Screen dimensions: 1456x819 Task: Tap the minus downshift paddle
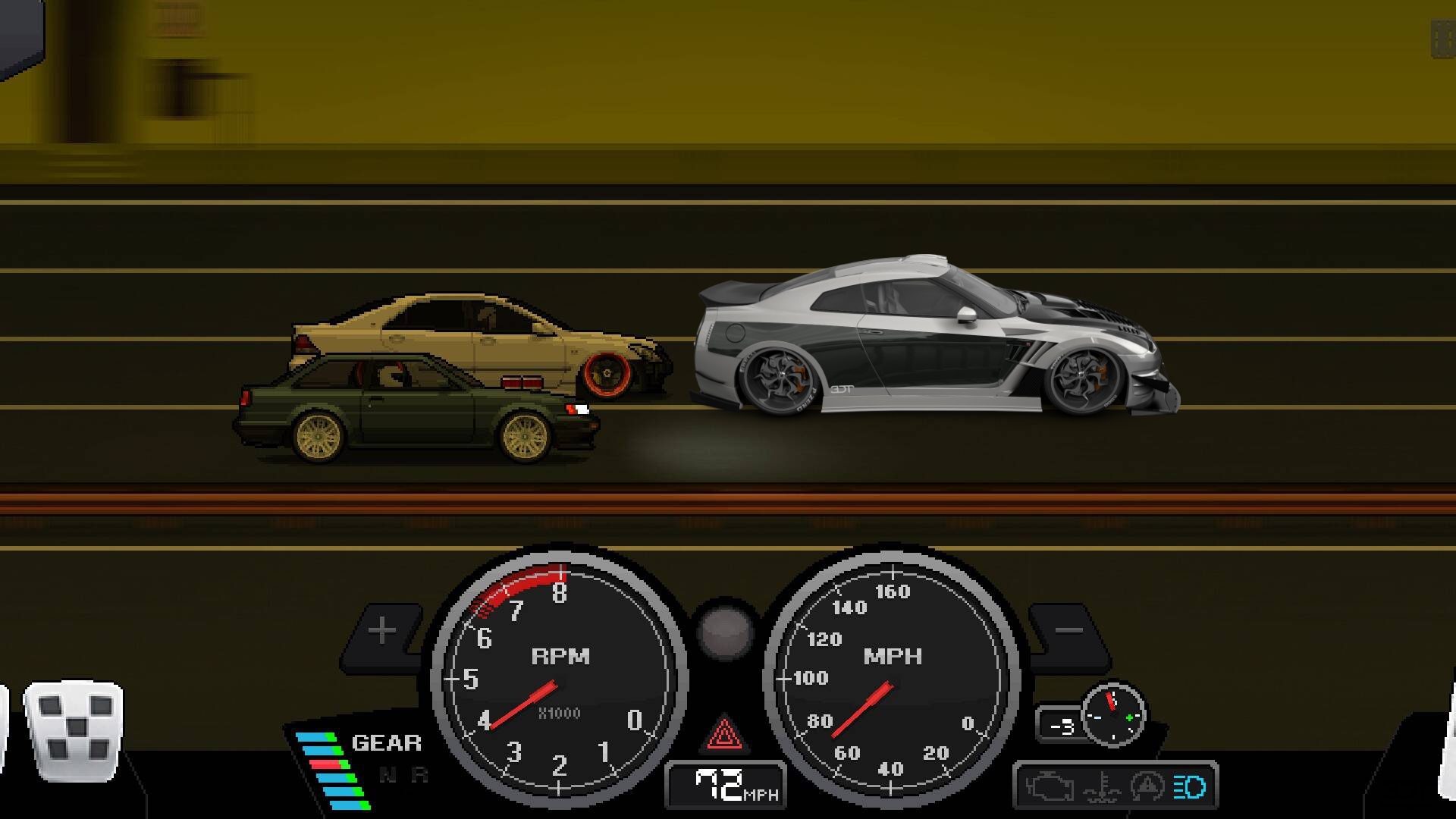click(1068, 631)
